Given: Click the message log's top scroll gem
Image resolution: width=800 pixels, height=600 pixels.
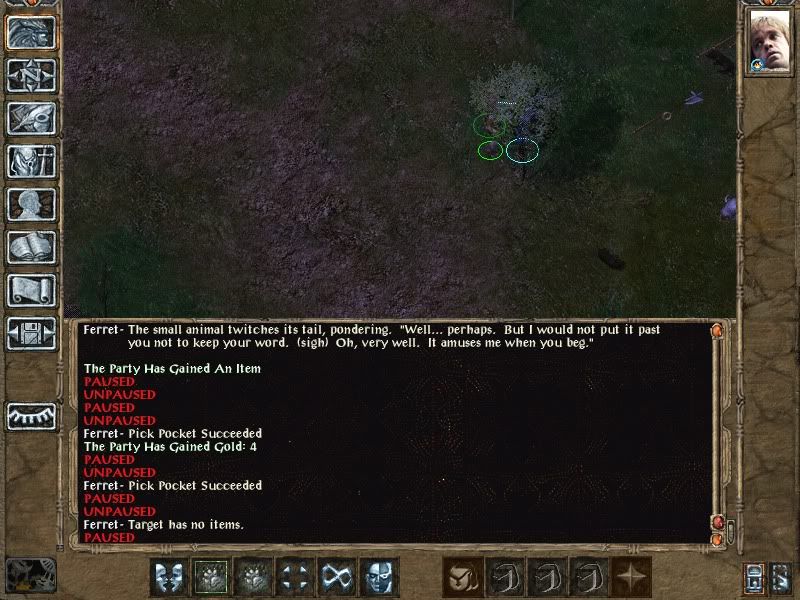Looking at the screenshot, I should tap(716, 330).
